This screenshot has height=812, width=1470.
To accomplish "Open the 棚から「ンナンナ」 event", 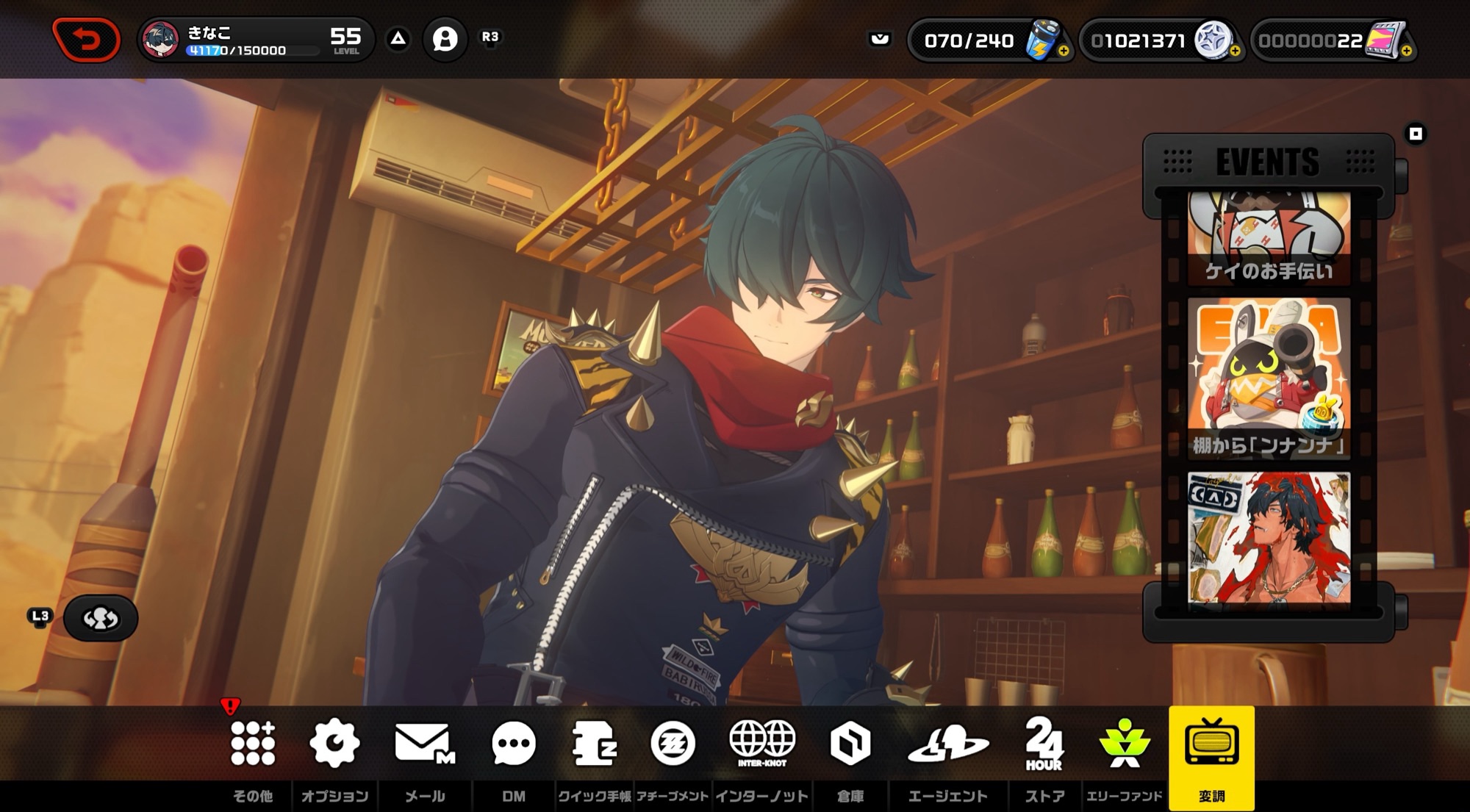I will click(x=1269, y=378).
